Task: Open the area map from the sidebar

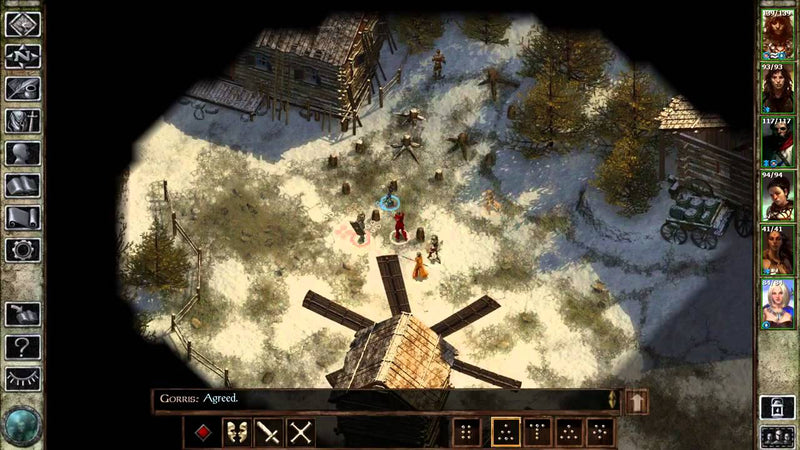Action: [x=23, y=56]
